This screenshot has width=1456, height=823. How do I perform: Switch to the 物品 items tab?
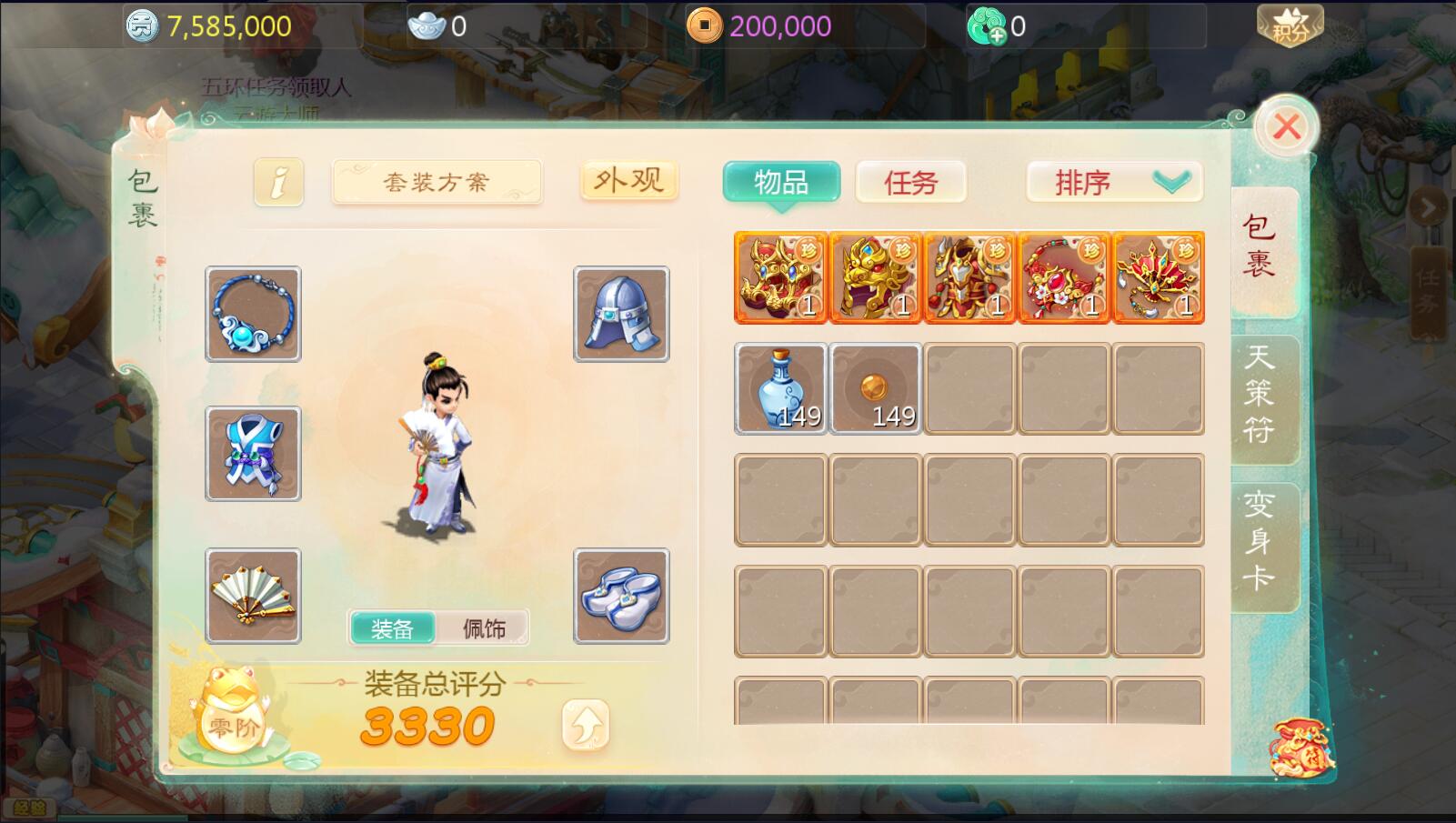(x=781, y=182)
